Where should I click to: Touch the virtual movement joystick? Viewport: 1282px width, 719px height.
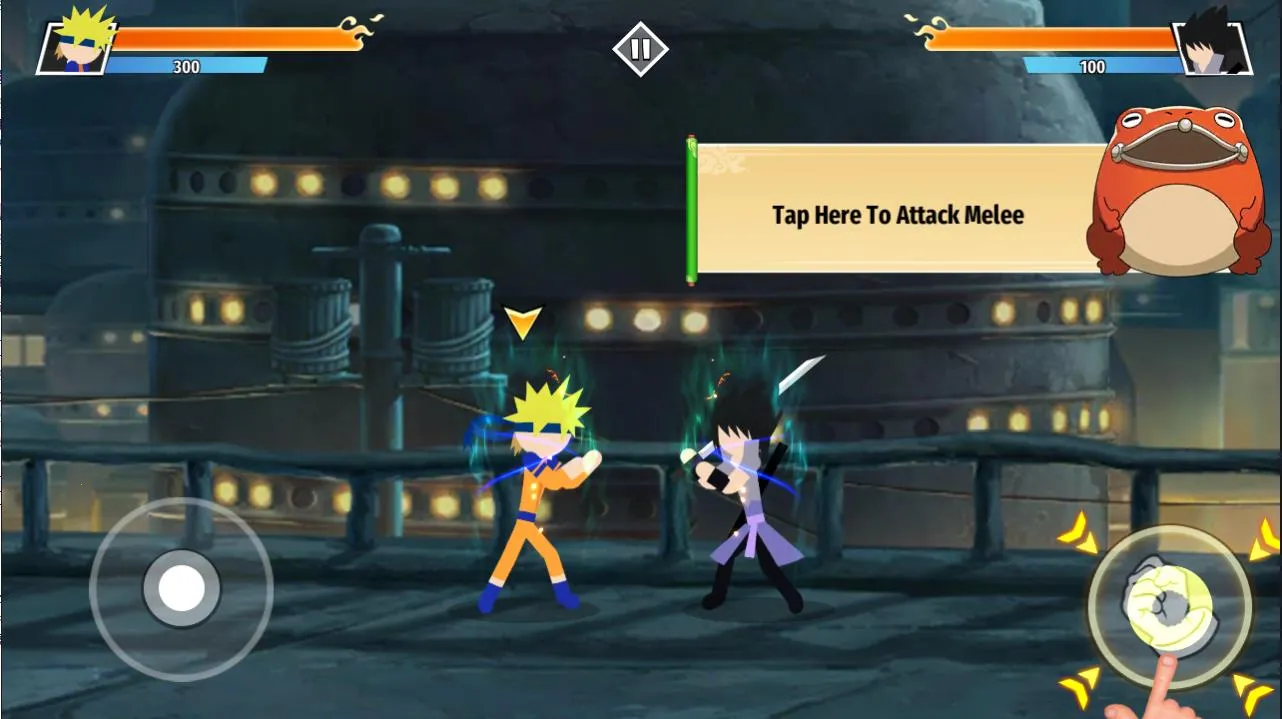click(x=181, y=589)
